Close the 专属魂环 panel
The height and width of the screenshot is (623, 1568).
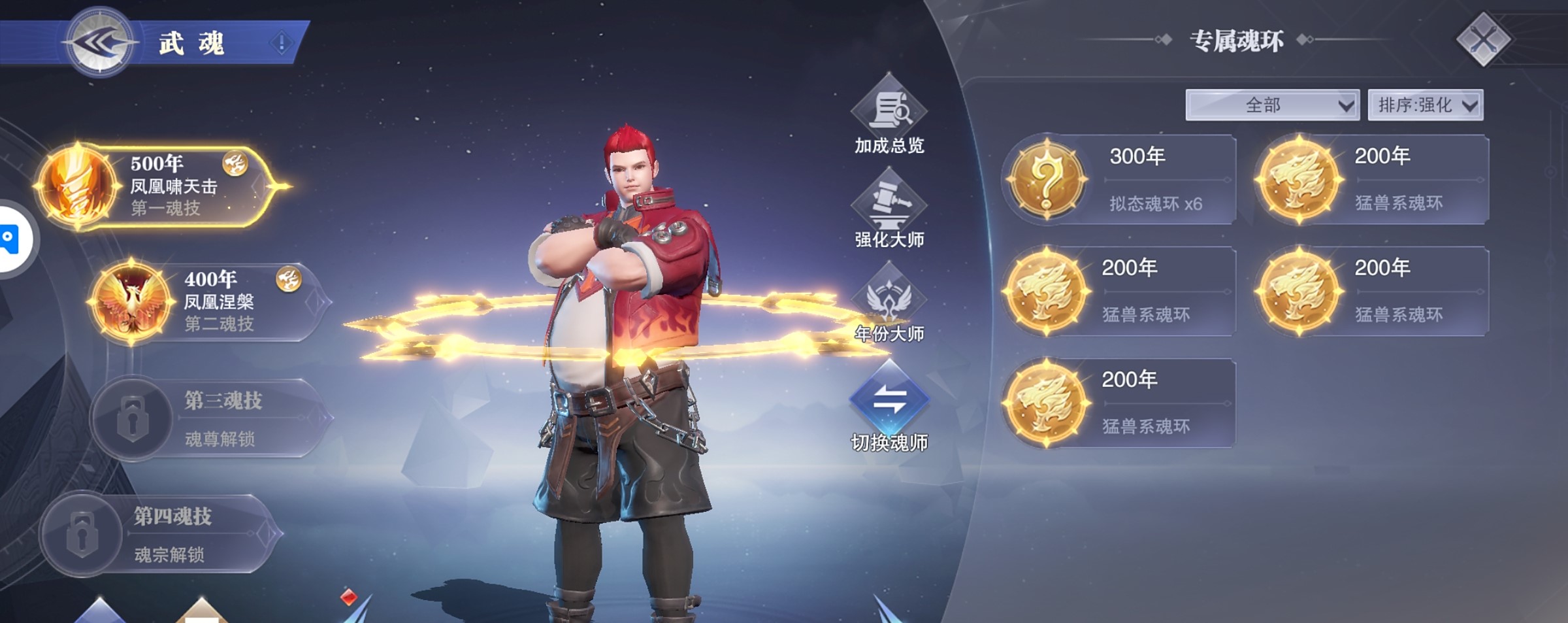pos(1483,40)
